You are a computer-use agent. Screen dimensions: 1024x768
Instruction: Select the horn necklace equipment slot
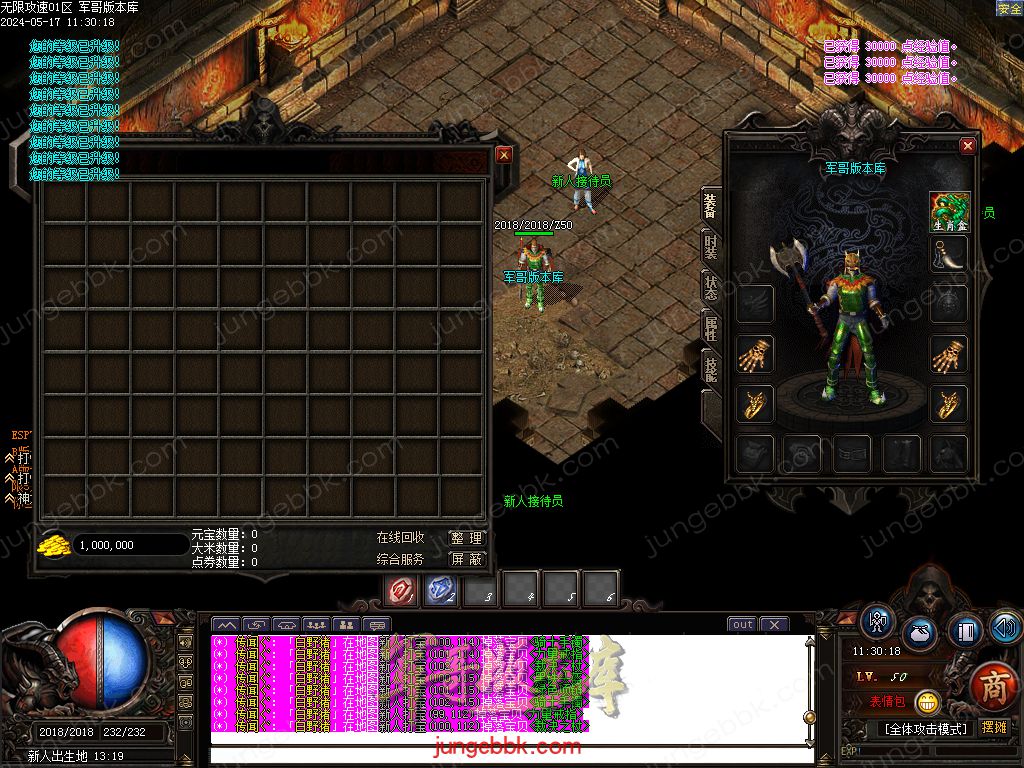949,255
